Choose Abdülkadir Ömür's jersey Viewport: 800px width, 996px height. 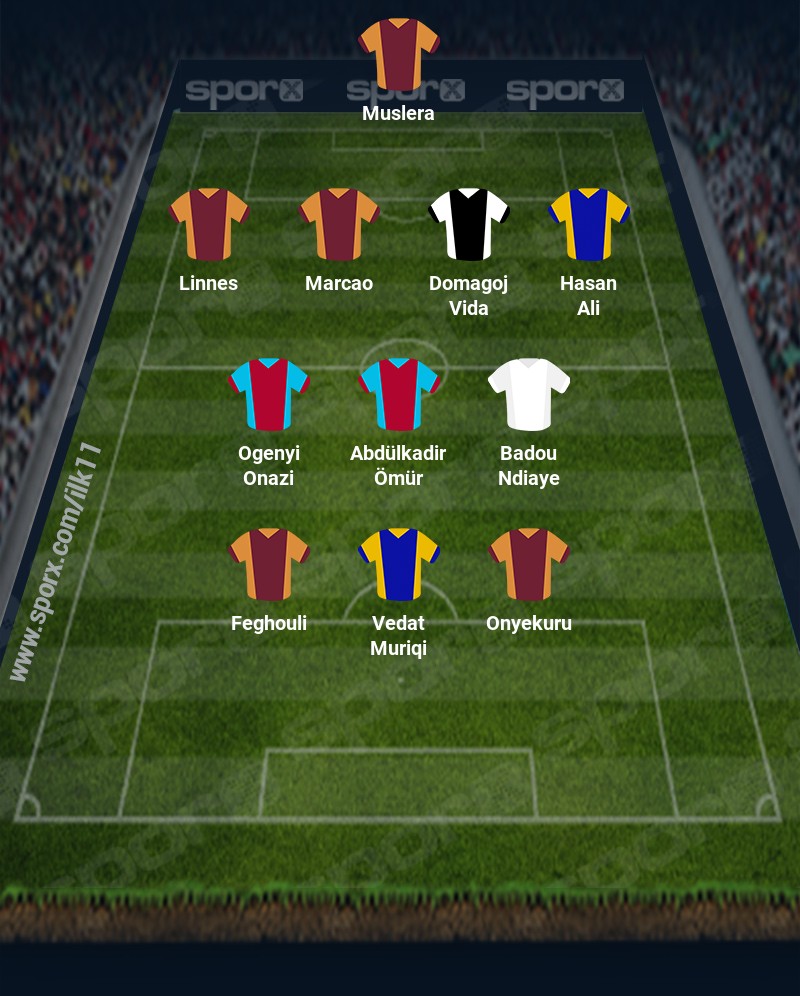399,394
